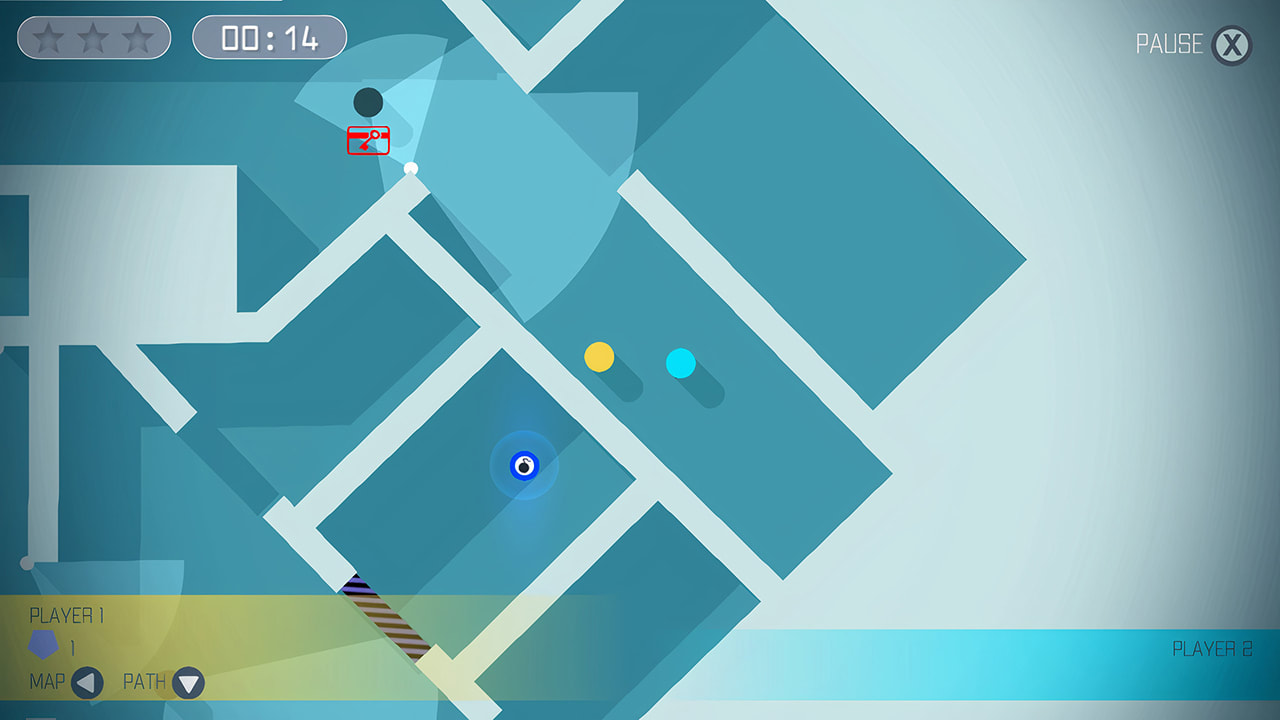Select the PLAYER 2 label
The height and width of the screenshot is (720, 1280).
pos(1213,648)
